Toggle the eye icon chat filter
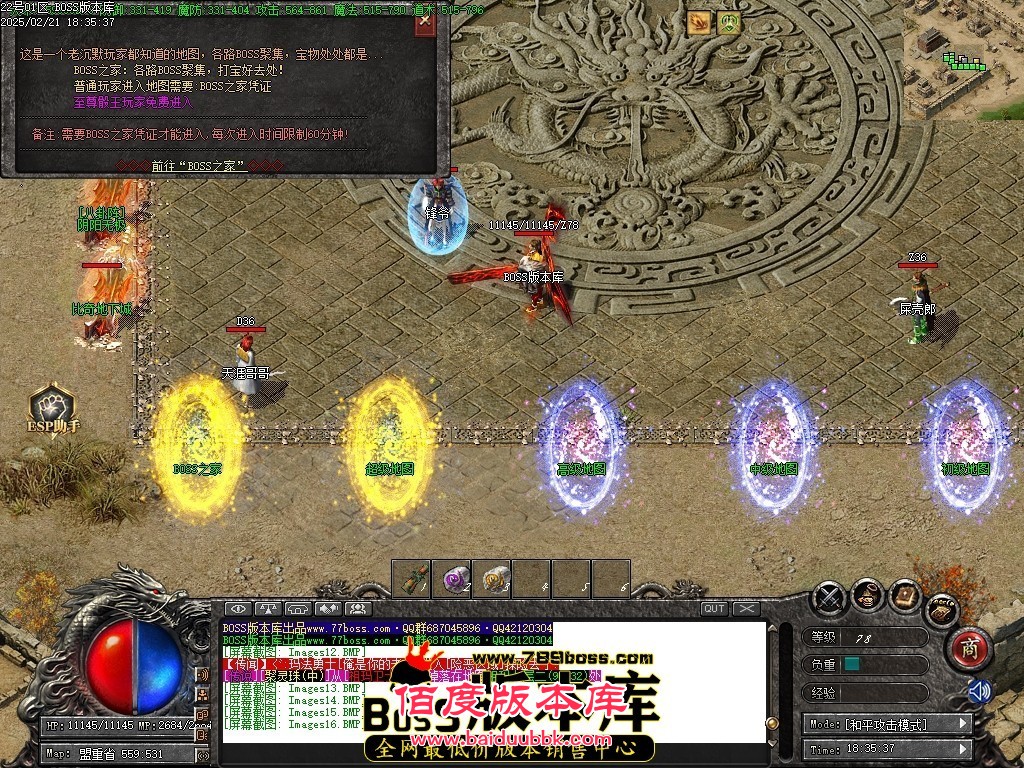 pos(237,608)
